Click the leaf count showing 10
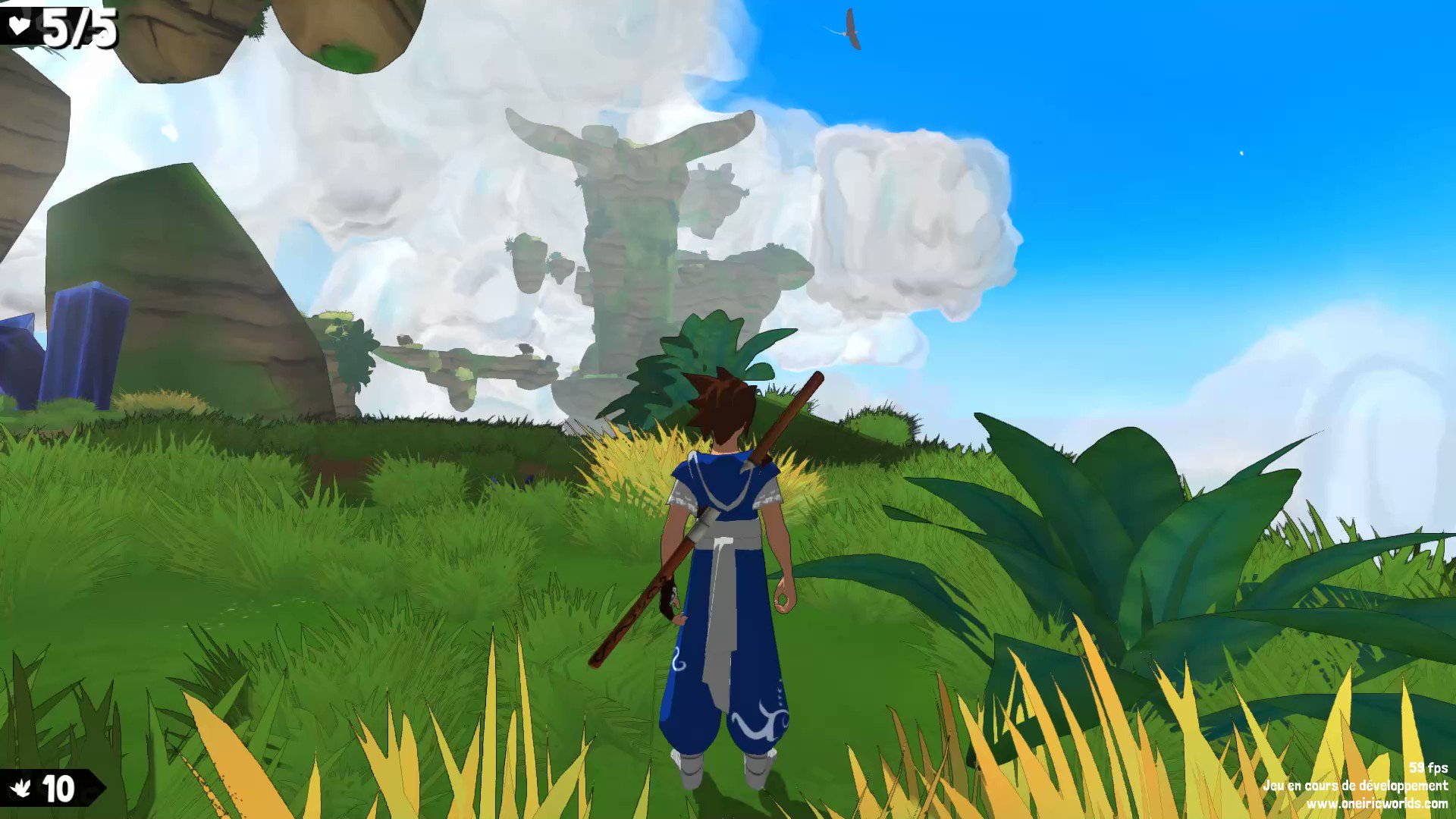The width and height of the screenshot is (1456, 819). coord(59,786)
